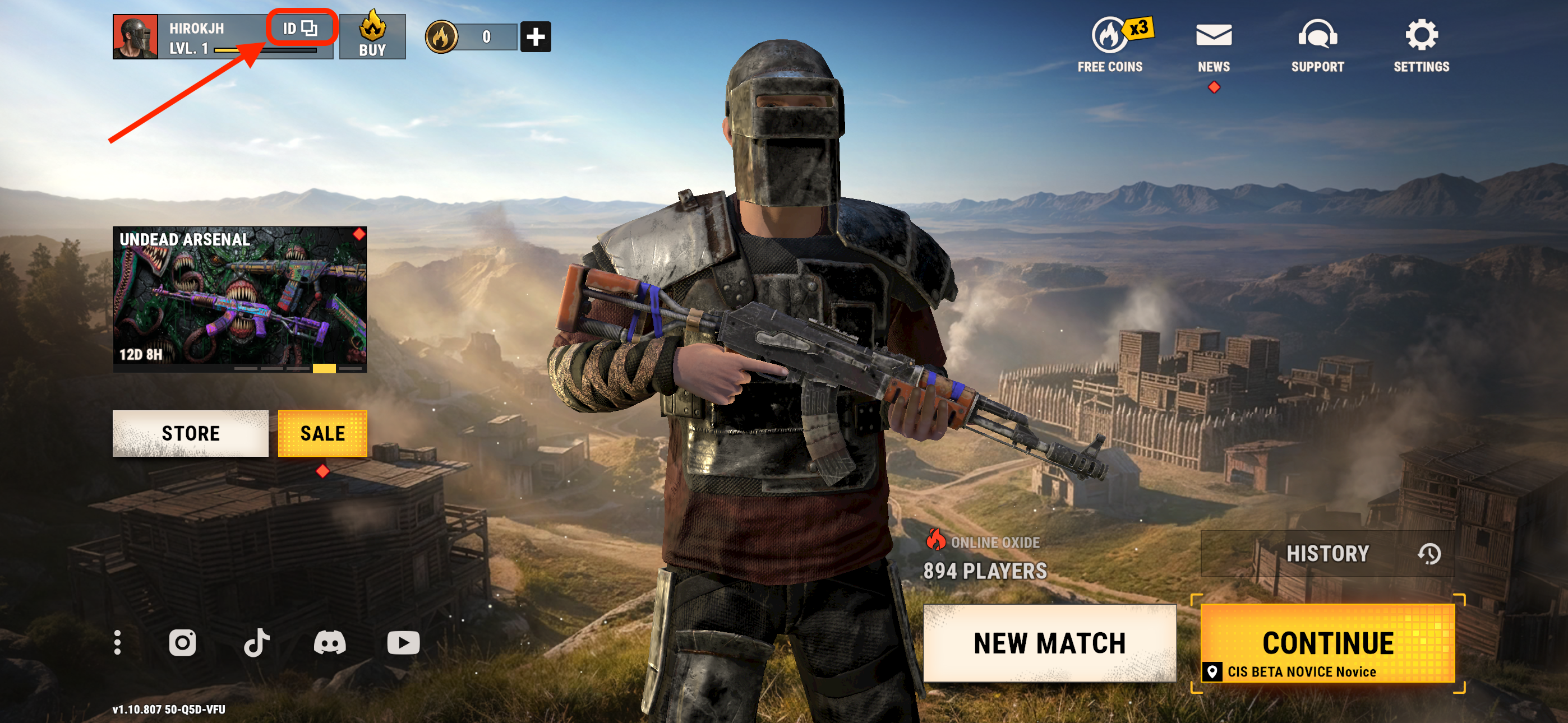Expand the three-dot more options menu
1568x723 pixels.
(x=117, y=643)
